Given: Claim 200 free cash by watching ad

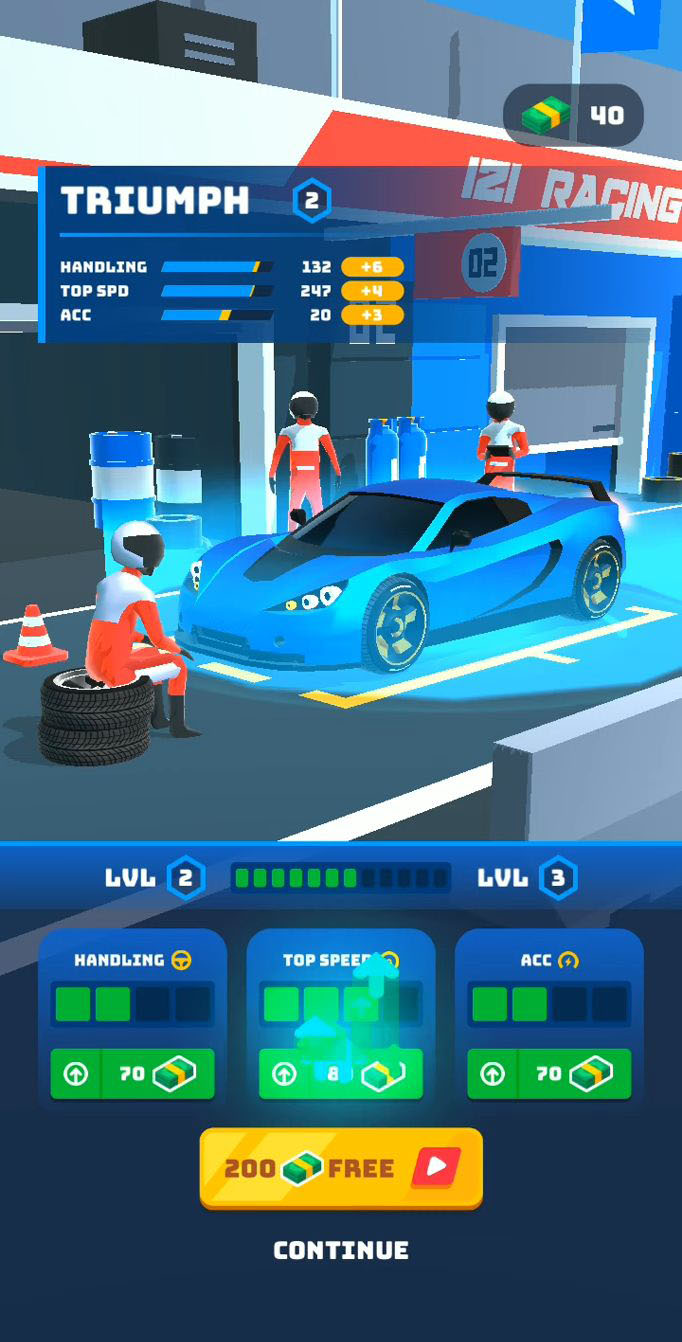Looking at the screenshot, I should click(341, 1168).
